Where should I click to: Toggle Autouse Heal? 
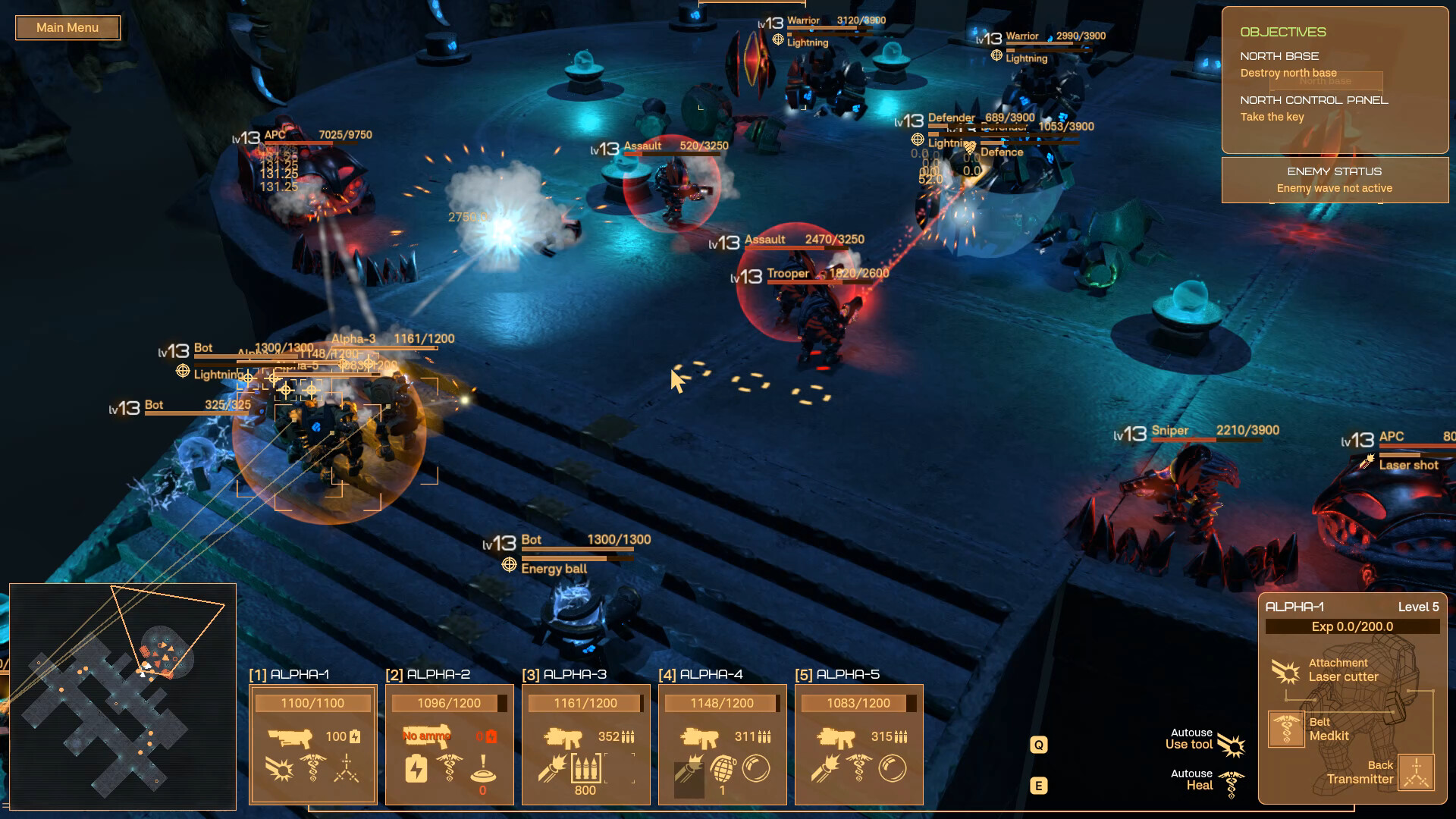click(1232, 784)
